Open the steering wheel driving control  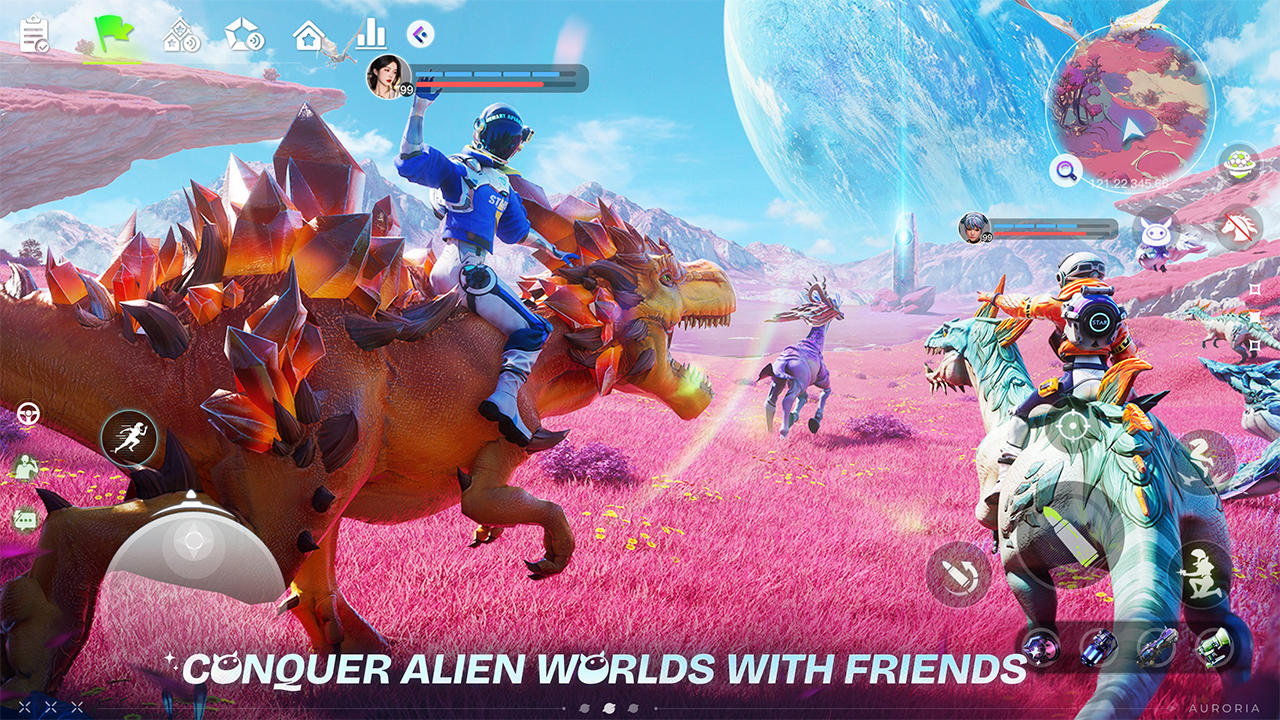pyautogui.click(x=29, y=412)
